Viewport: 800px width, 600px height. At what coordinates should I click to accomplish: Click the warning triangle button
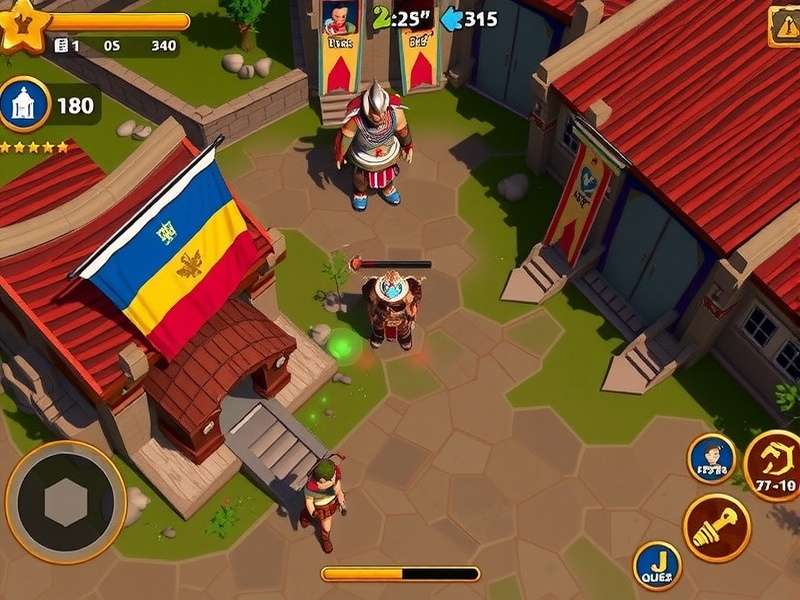784,26
